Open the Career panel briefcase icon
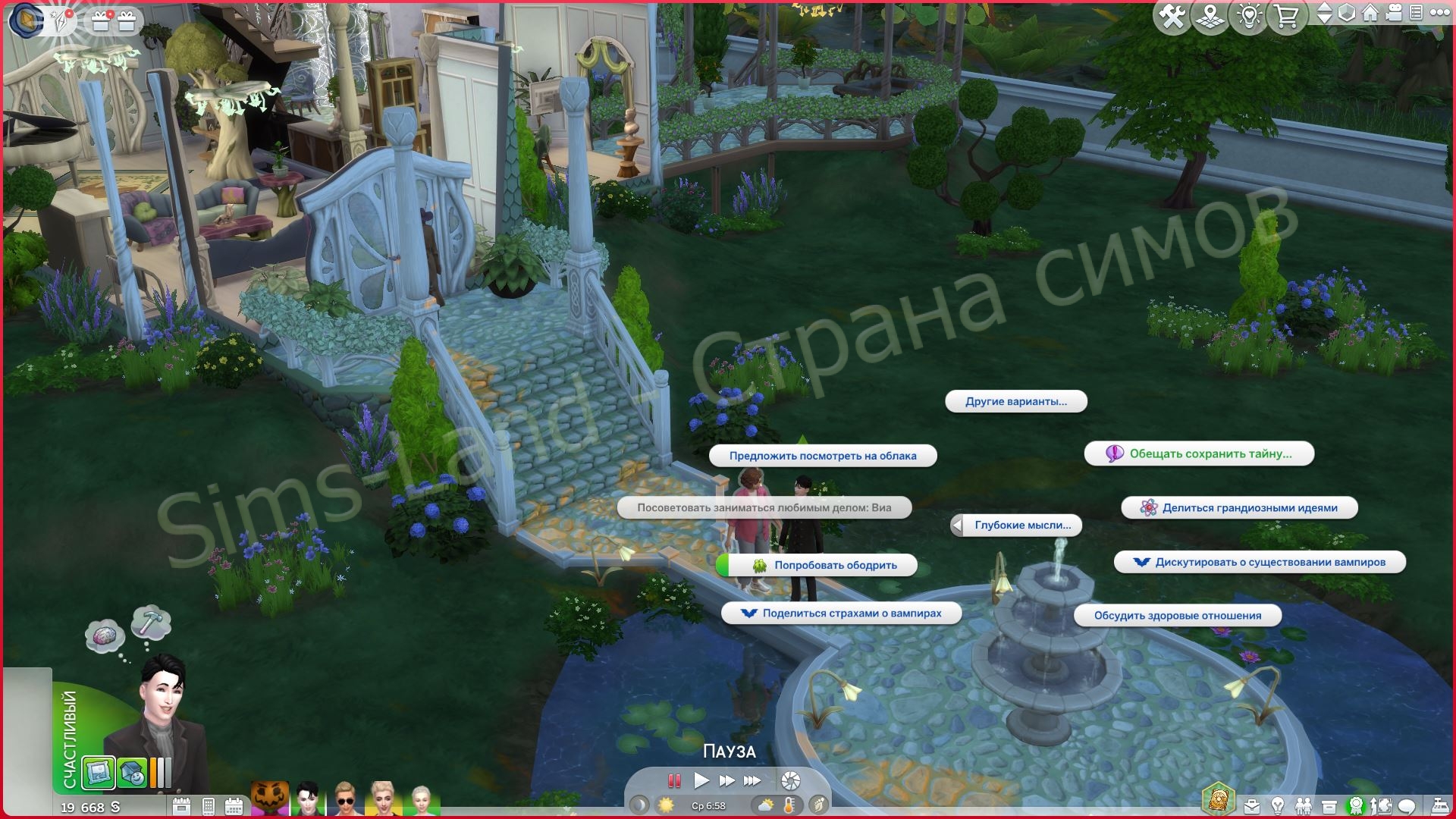 [x=1252, y=805]
